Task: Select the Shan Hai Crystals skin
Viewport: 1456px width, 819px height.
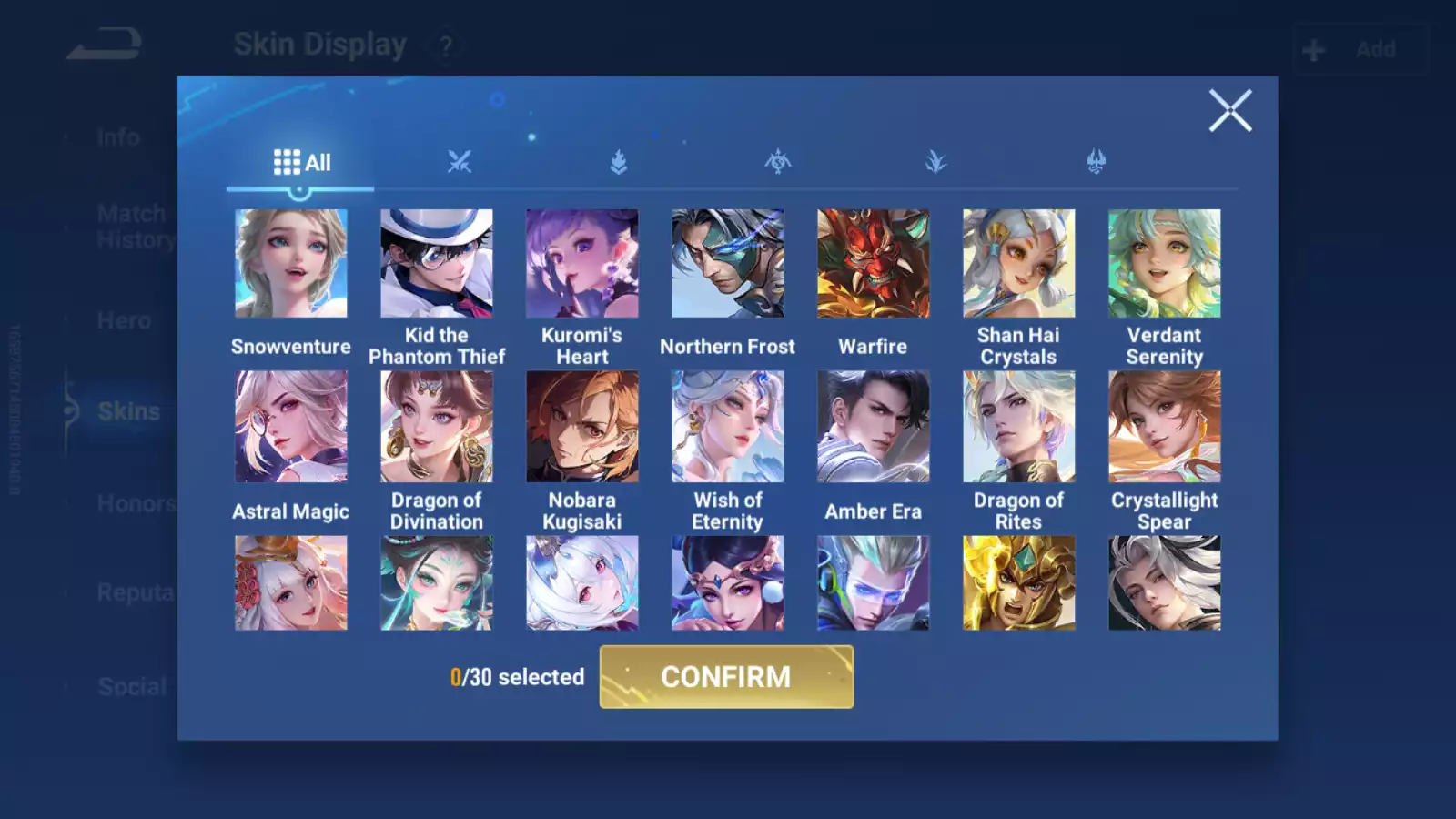Action: point(1019,264)
